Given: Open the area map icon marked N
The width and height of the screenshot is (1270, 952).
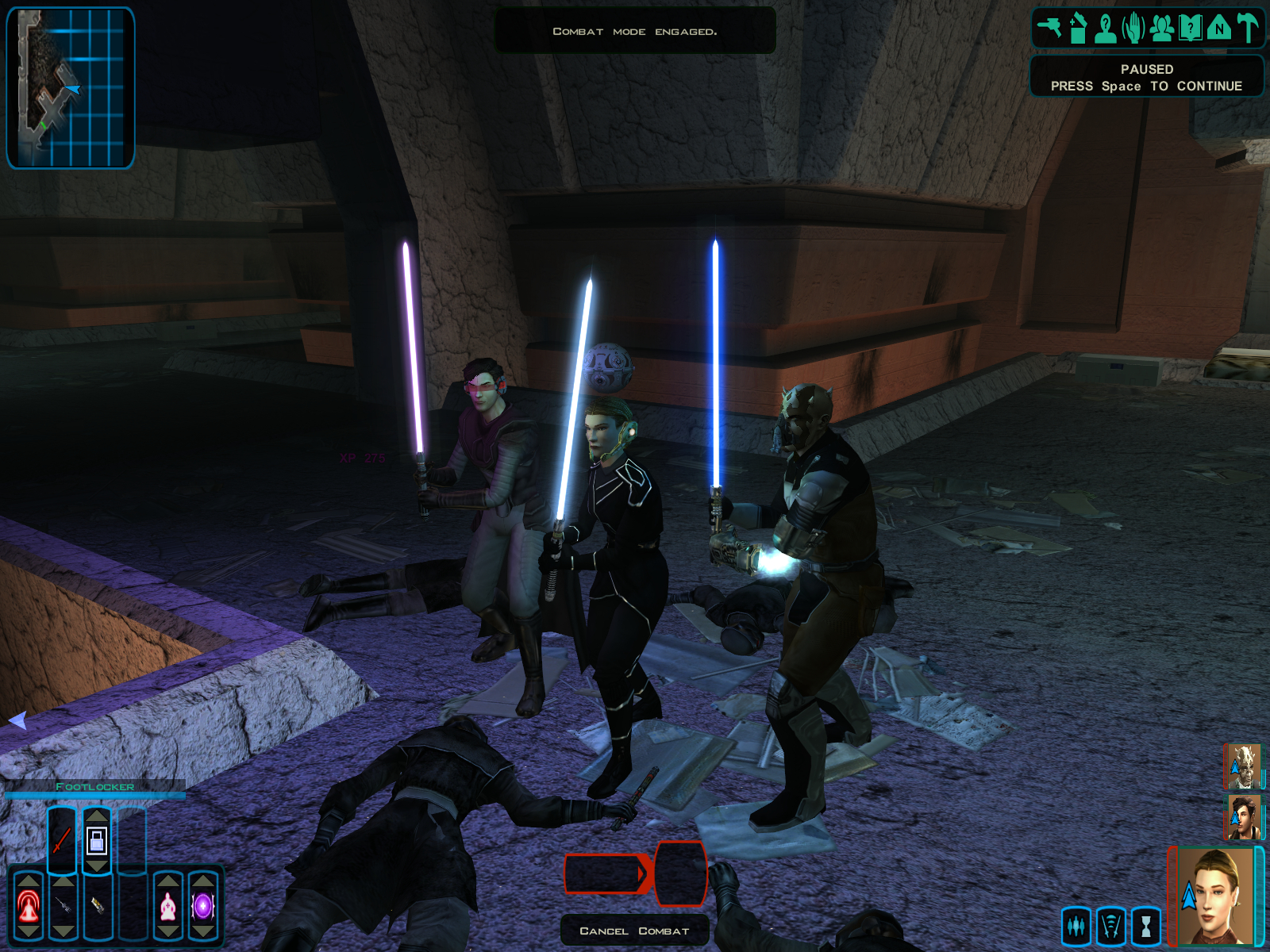Looking at the screenshot, I should [1218, 28].
